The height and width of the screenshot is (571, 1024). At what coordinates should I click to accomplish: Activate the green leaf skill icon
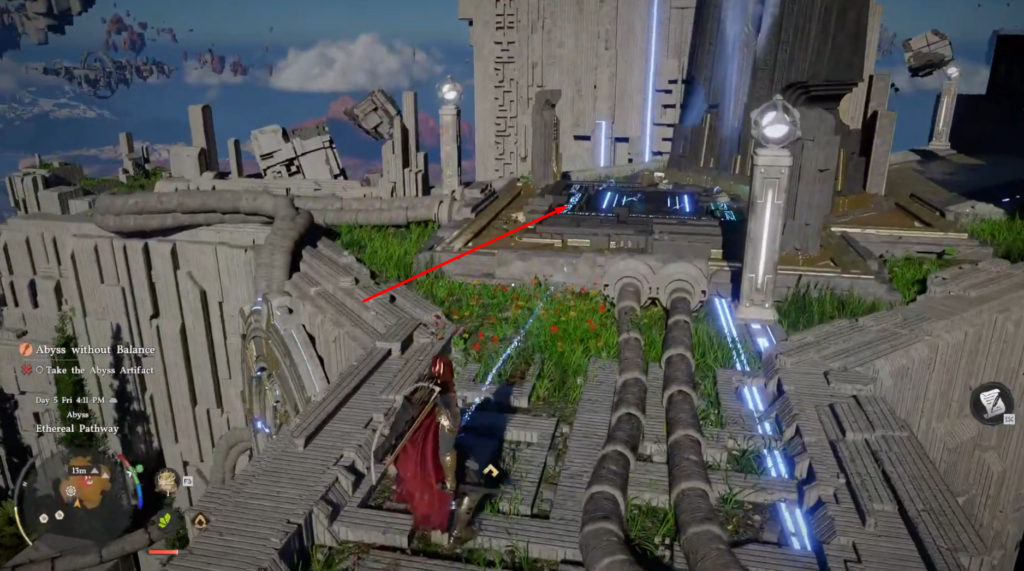tap(164, 521)
